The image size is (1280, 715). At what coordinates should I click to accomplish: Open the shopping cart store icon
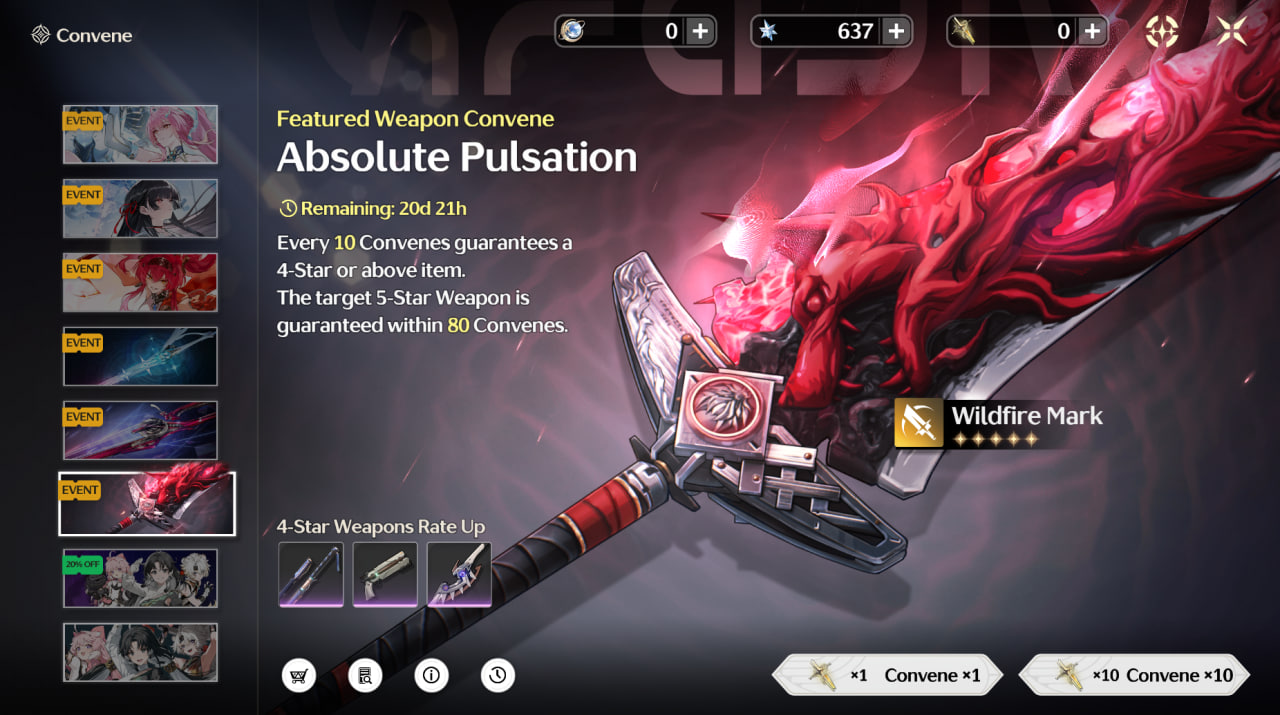(299, 676)
